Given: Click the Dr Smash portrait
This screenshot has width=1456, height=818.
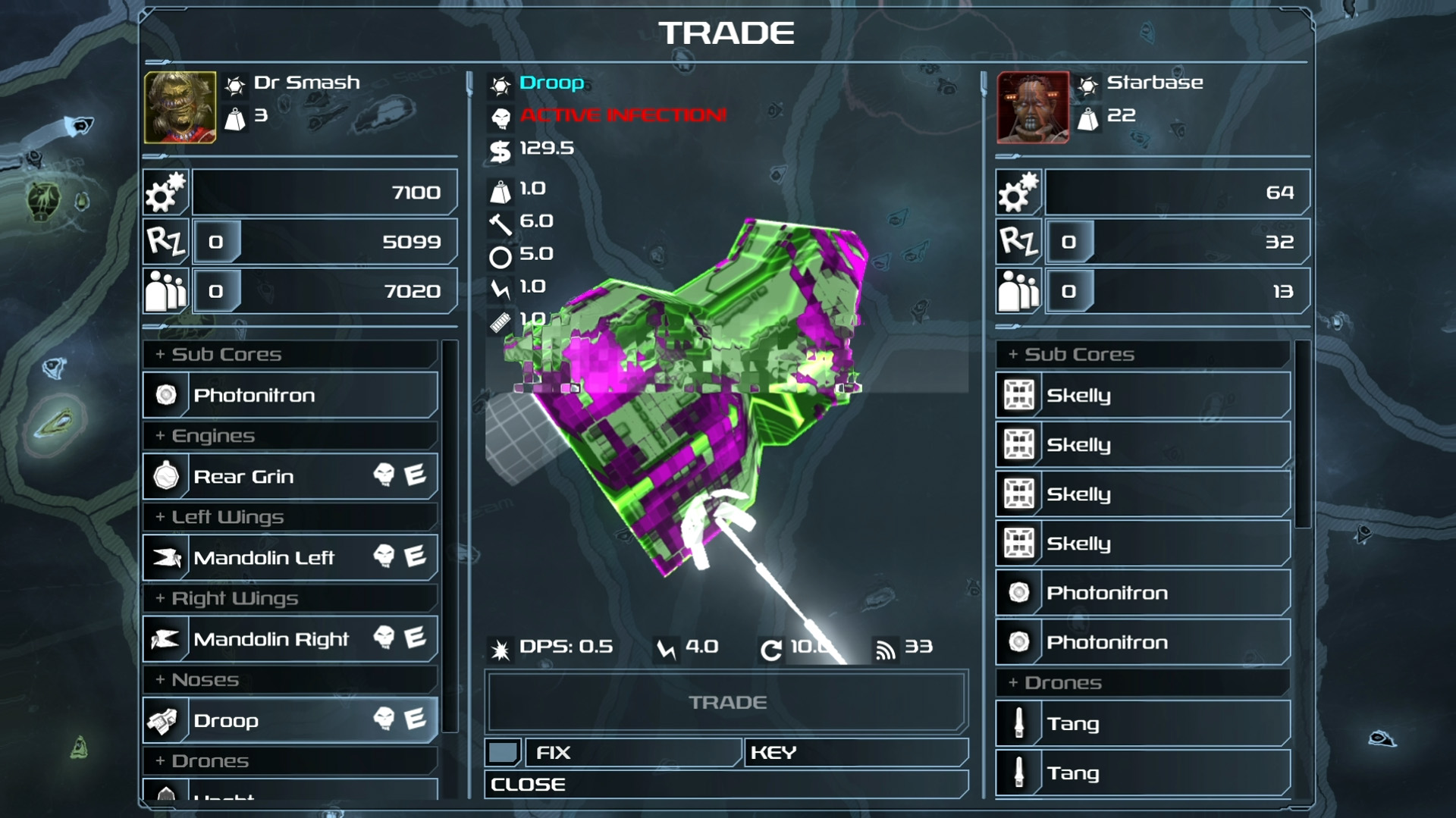Looking at the screenshot, I should [x=180, y=108].
